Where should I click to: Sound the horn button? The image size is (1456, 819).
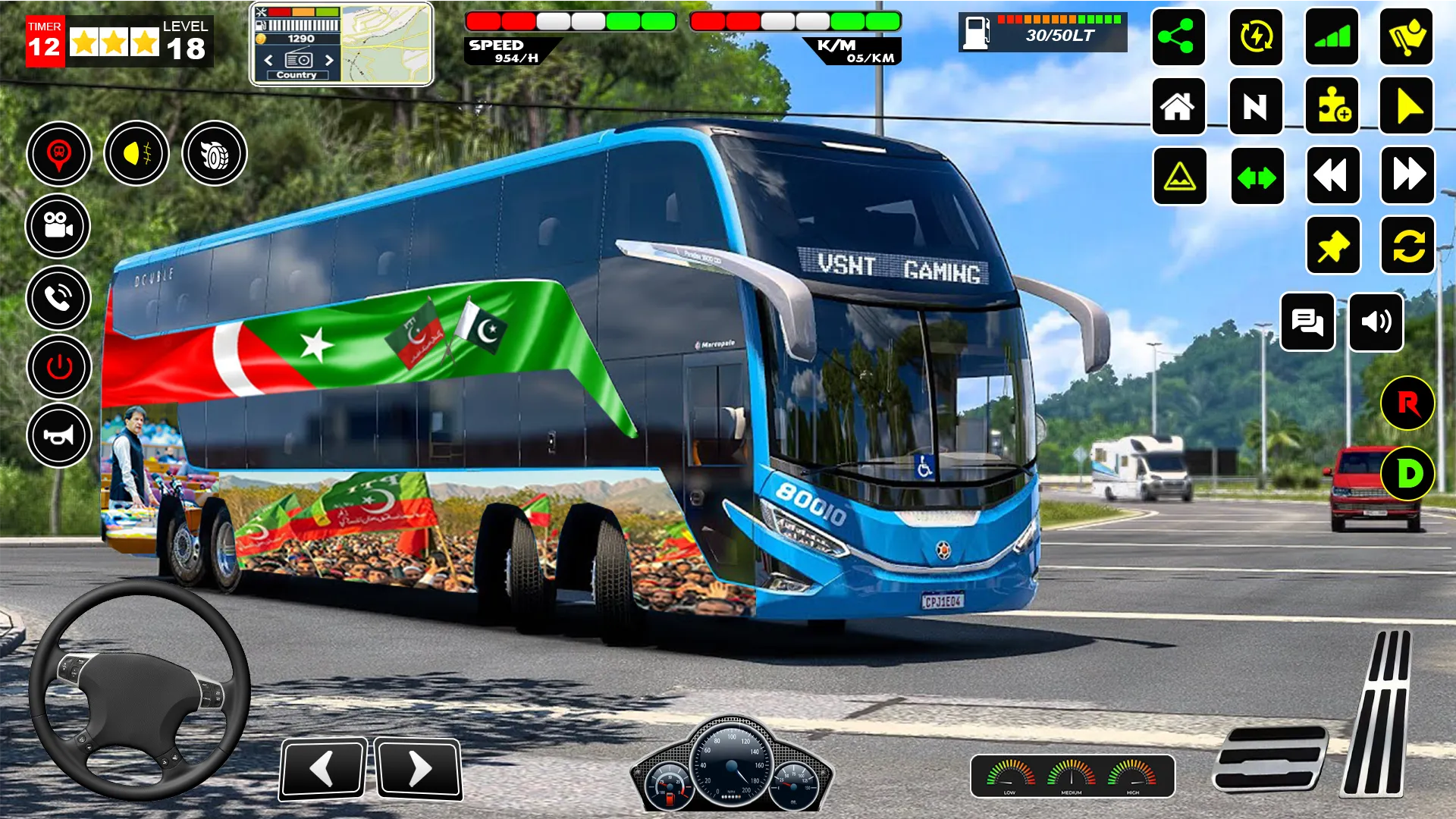(58, 435)
